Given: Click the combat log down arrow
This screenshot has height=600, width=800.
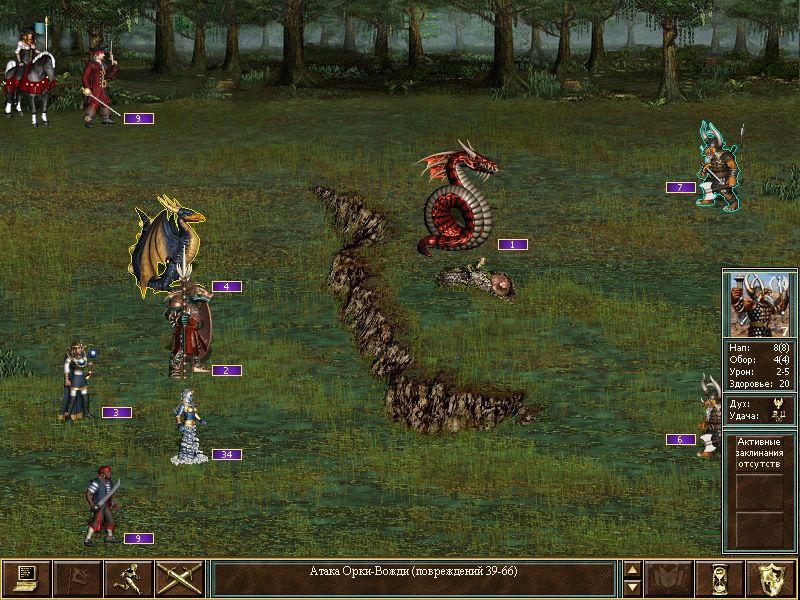Looking at the screenshot, I should pos(632,587).
